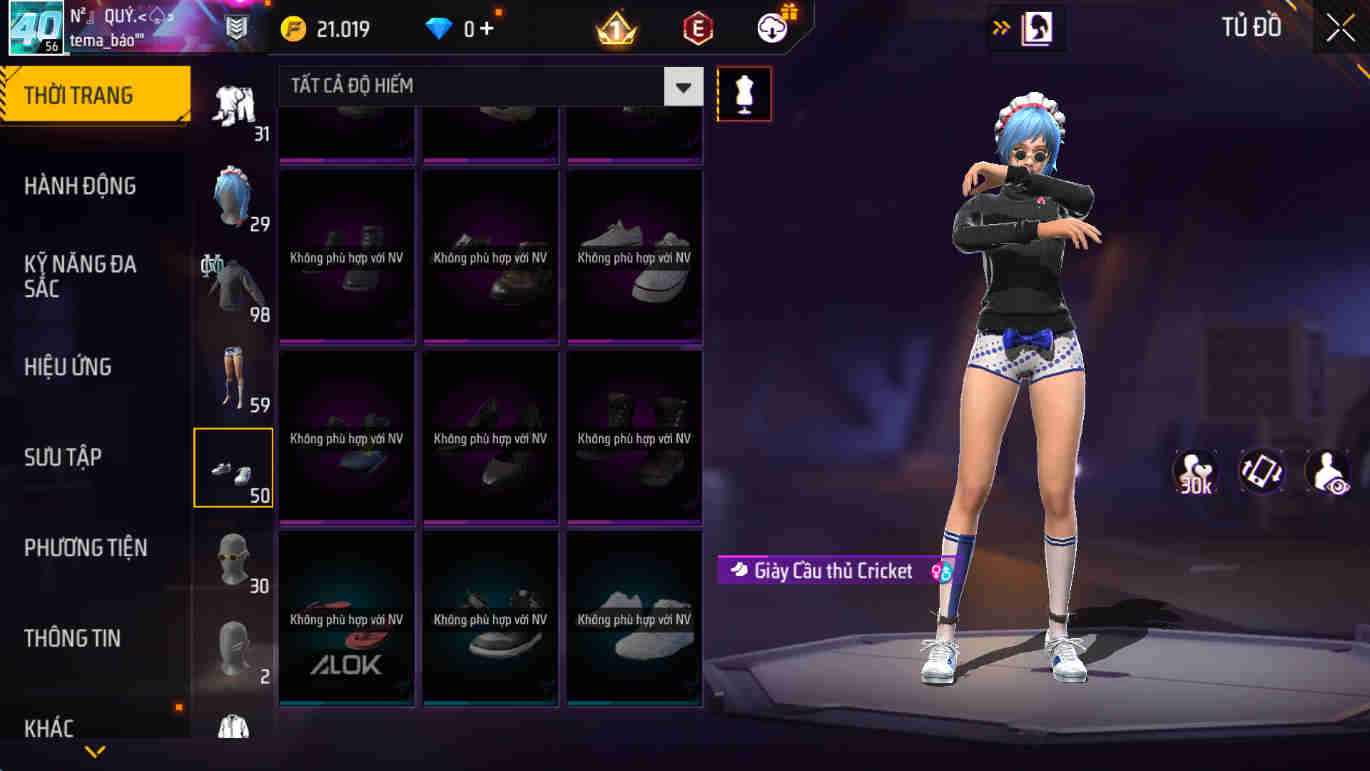Open the character appearance eye icon
Image resolution: width=1370 pixels, height=771 pixels.
point(1327,471)
